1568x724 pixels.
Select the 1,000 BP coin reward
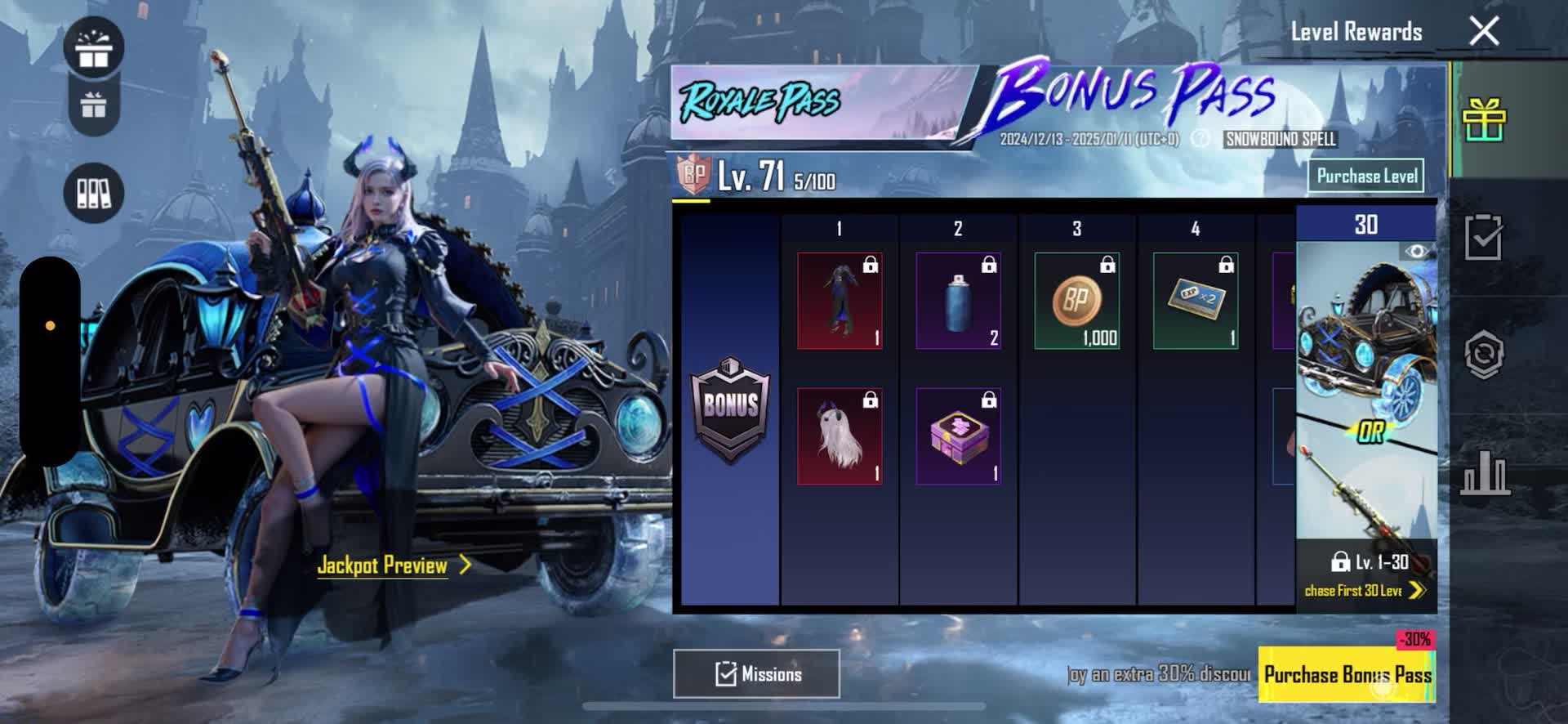pos(1076,301)
